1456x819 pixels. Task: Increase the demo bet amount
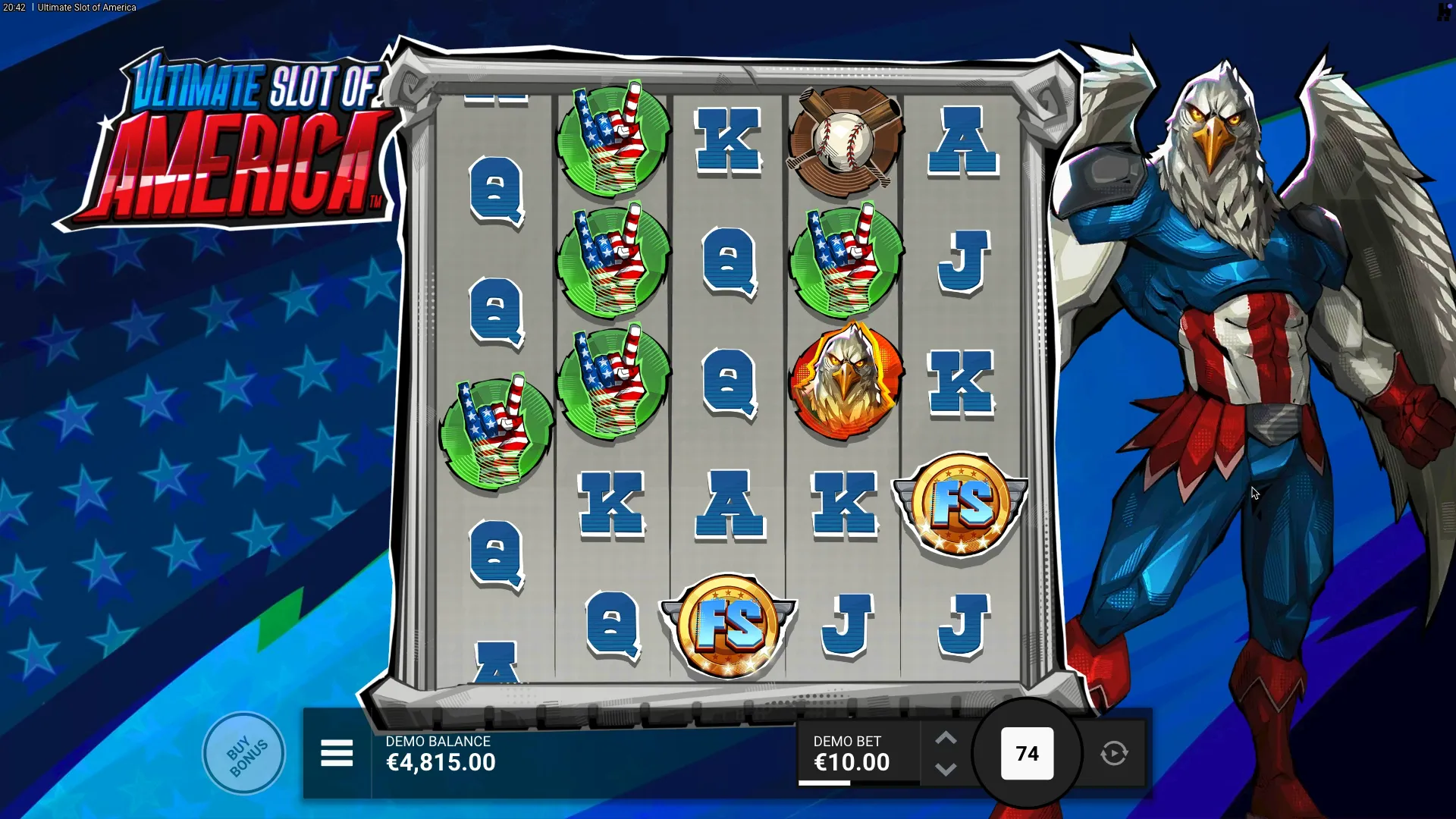coord(946,739)
